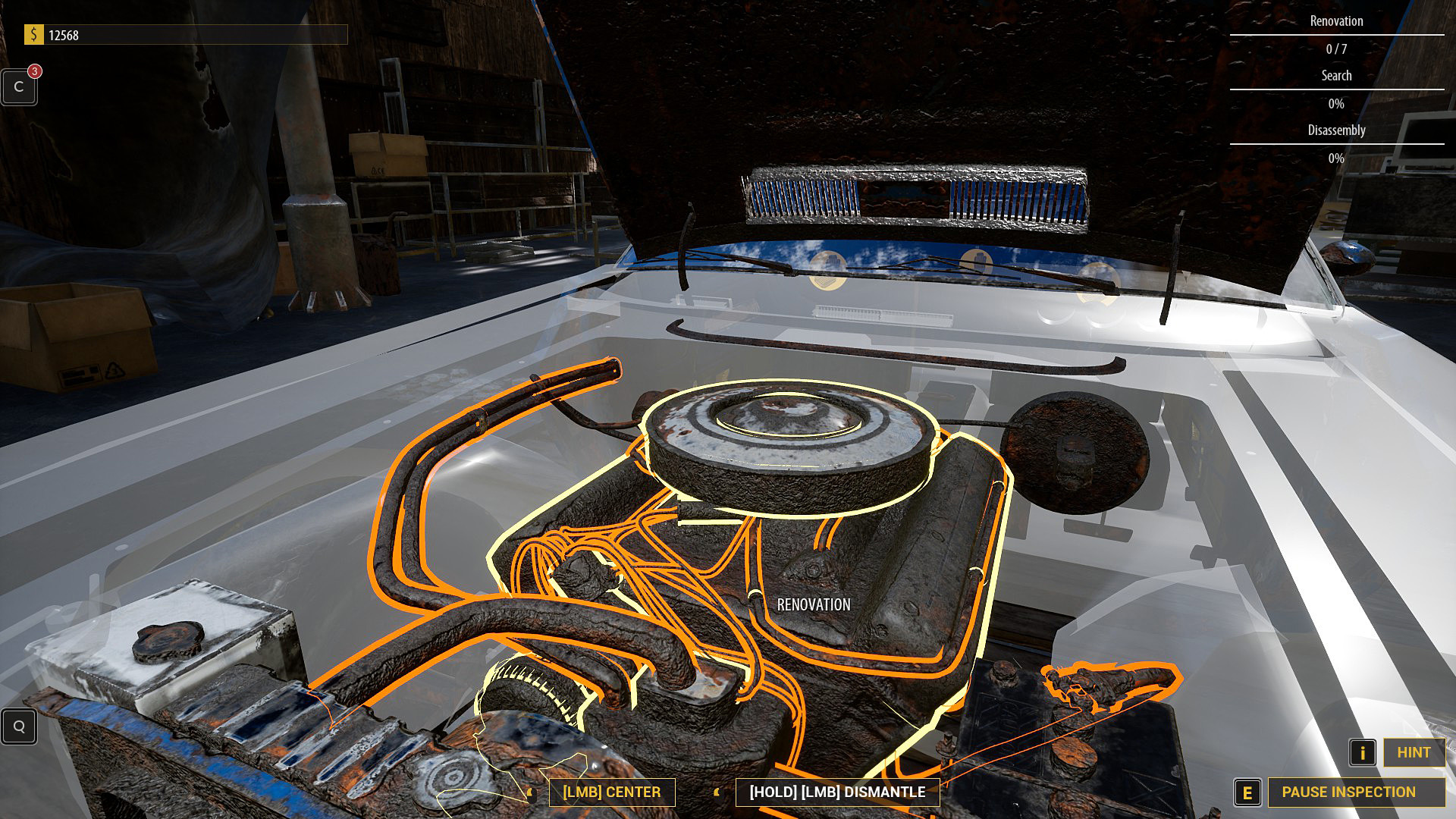Viewport: 1456px width, 819px height.
Task: Click the C keybind icon with notification badge
Action: pyautogui.click(x=19, y=86)
